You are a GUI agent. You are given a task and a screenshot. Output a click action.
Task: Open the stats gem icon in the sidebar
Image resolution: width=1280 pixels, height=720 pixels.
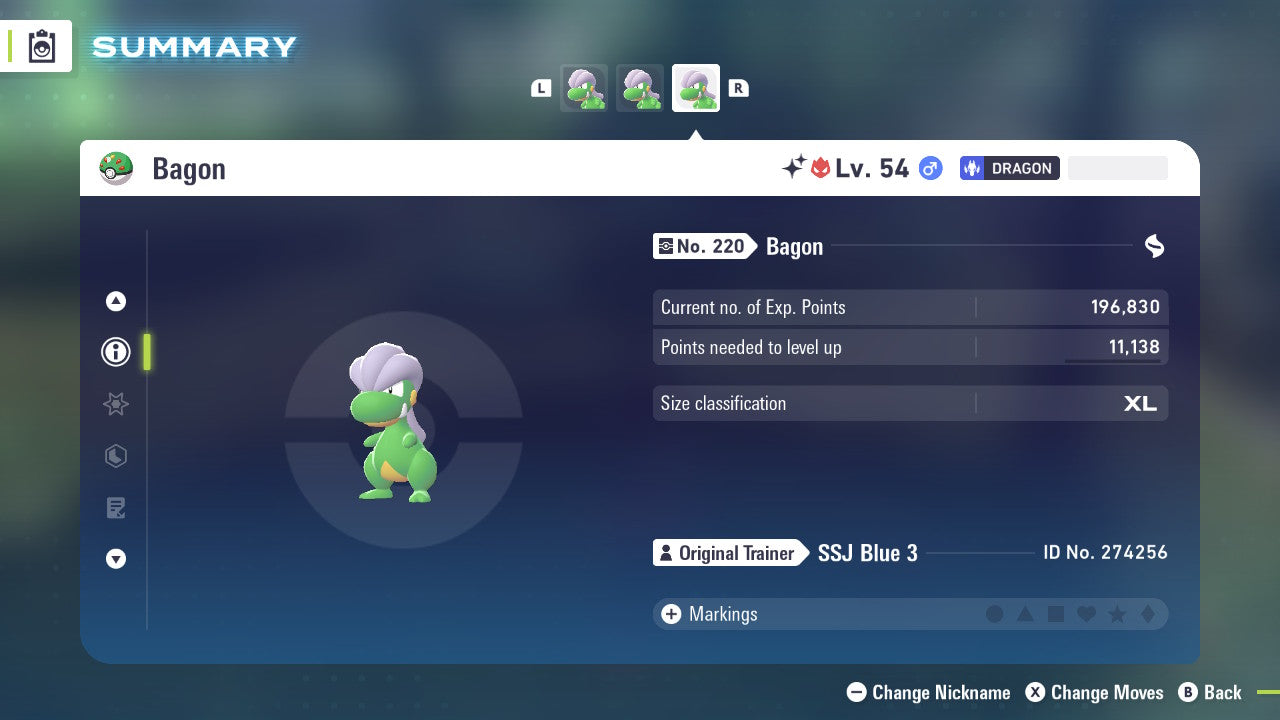pyautogui.click(x=115, y=456)
